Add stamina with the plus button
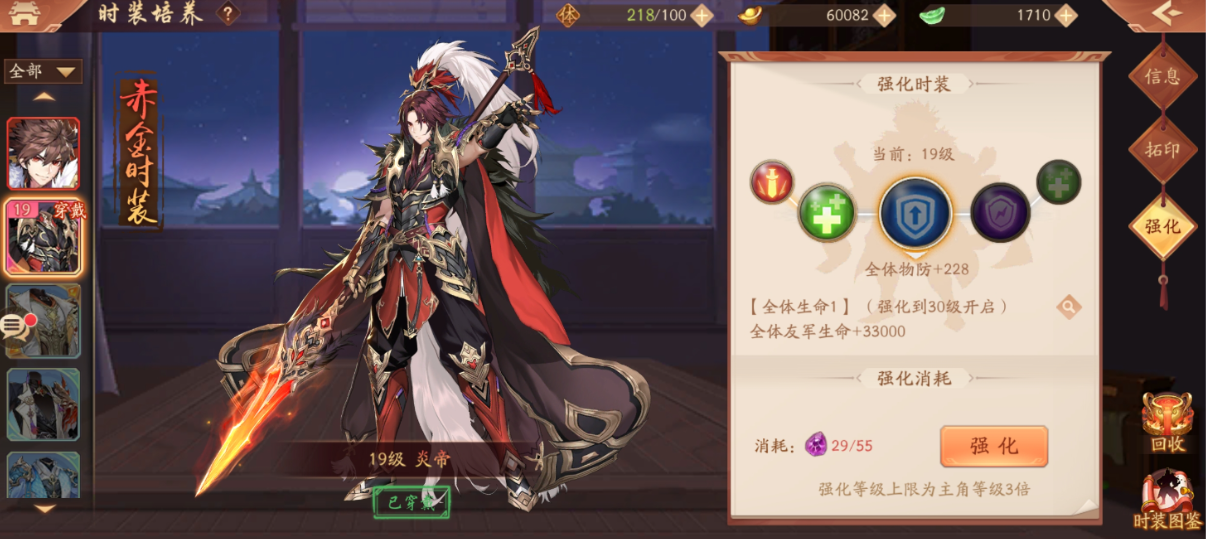Viewport: 1206px width, 539px height. click(x=702, y=15)
